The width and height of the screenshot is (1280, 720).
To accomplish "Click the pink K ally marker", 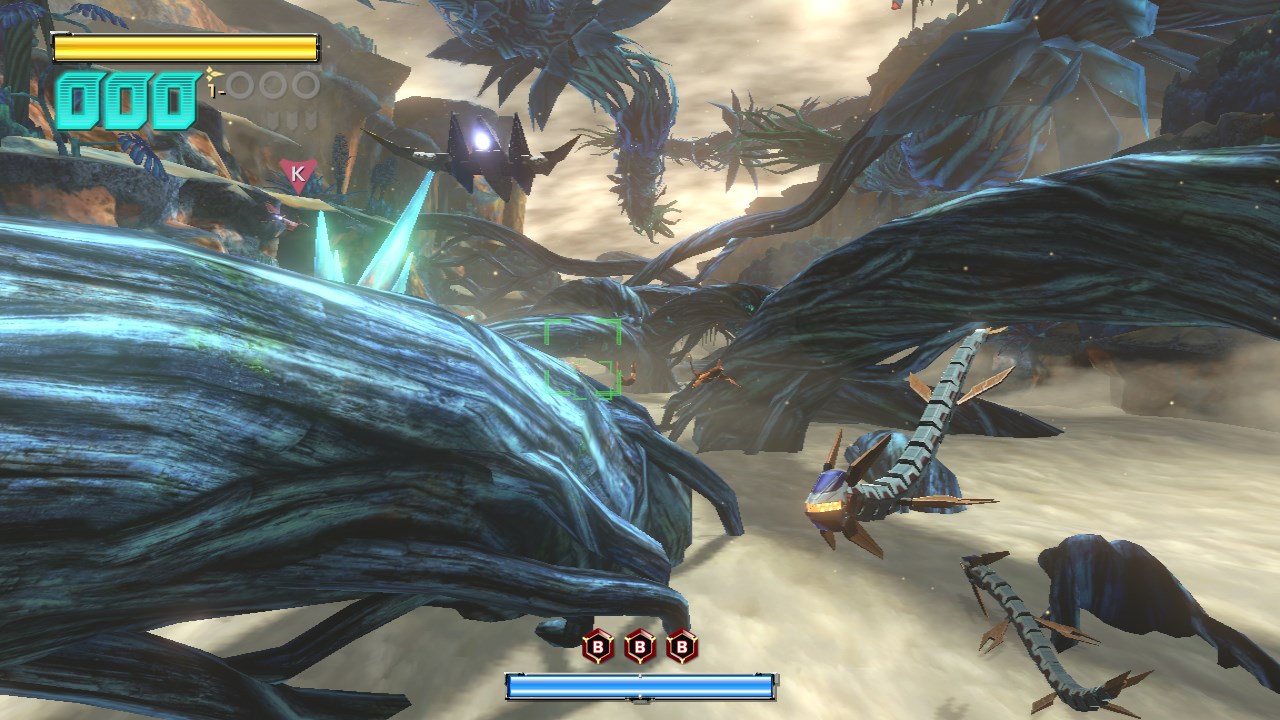I will coord(296,174).
